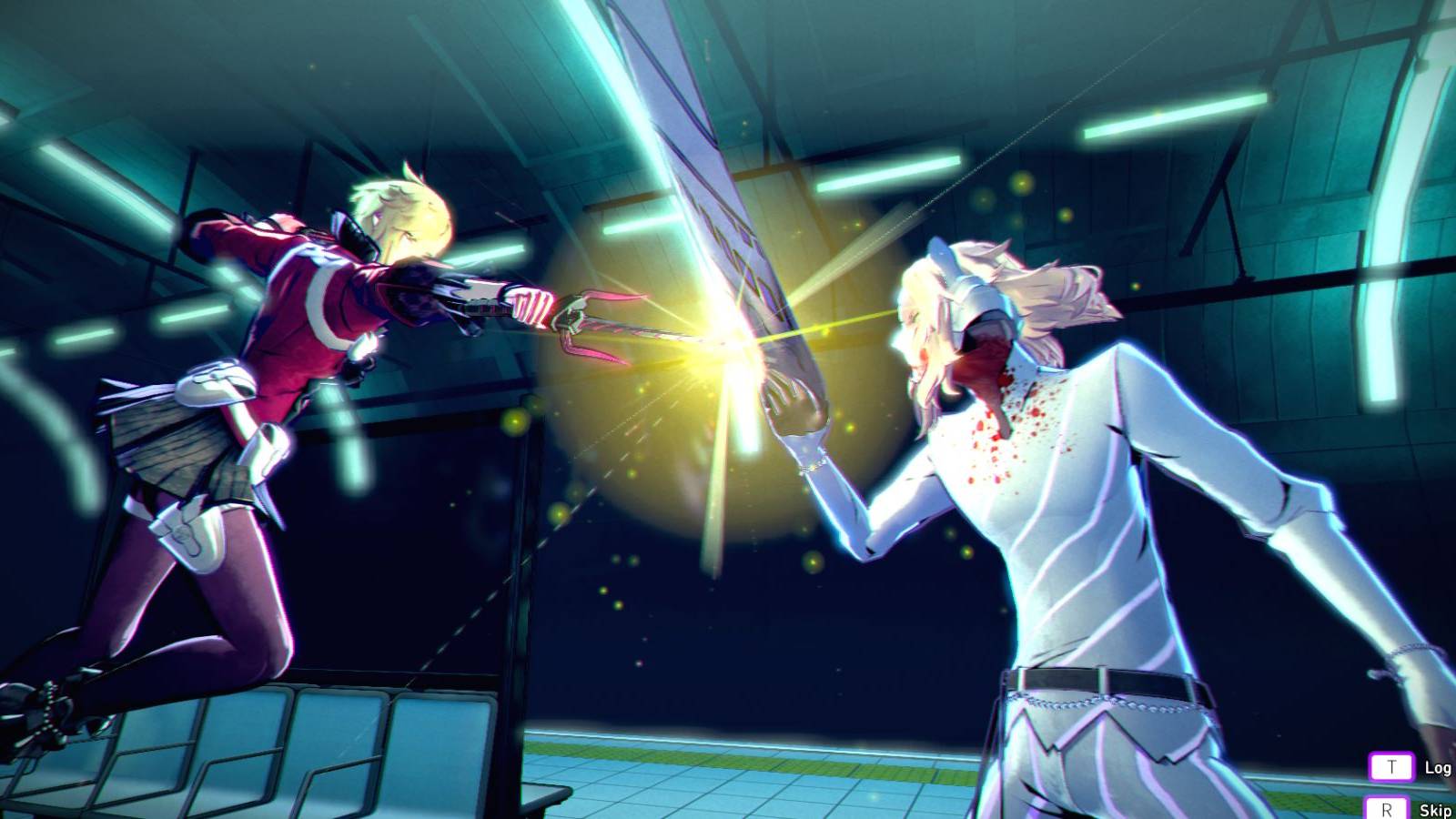Click the white character's chained belt

tap(1092, 692)
